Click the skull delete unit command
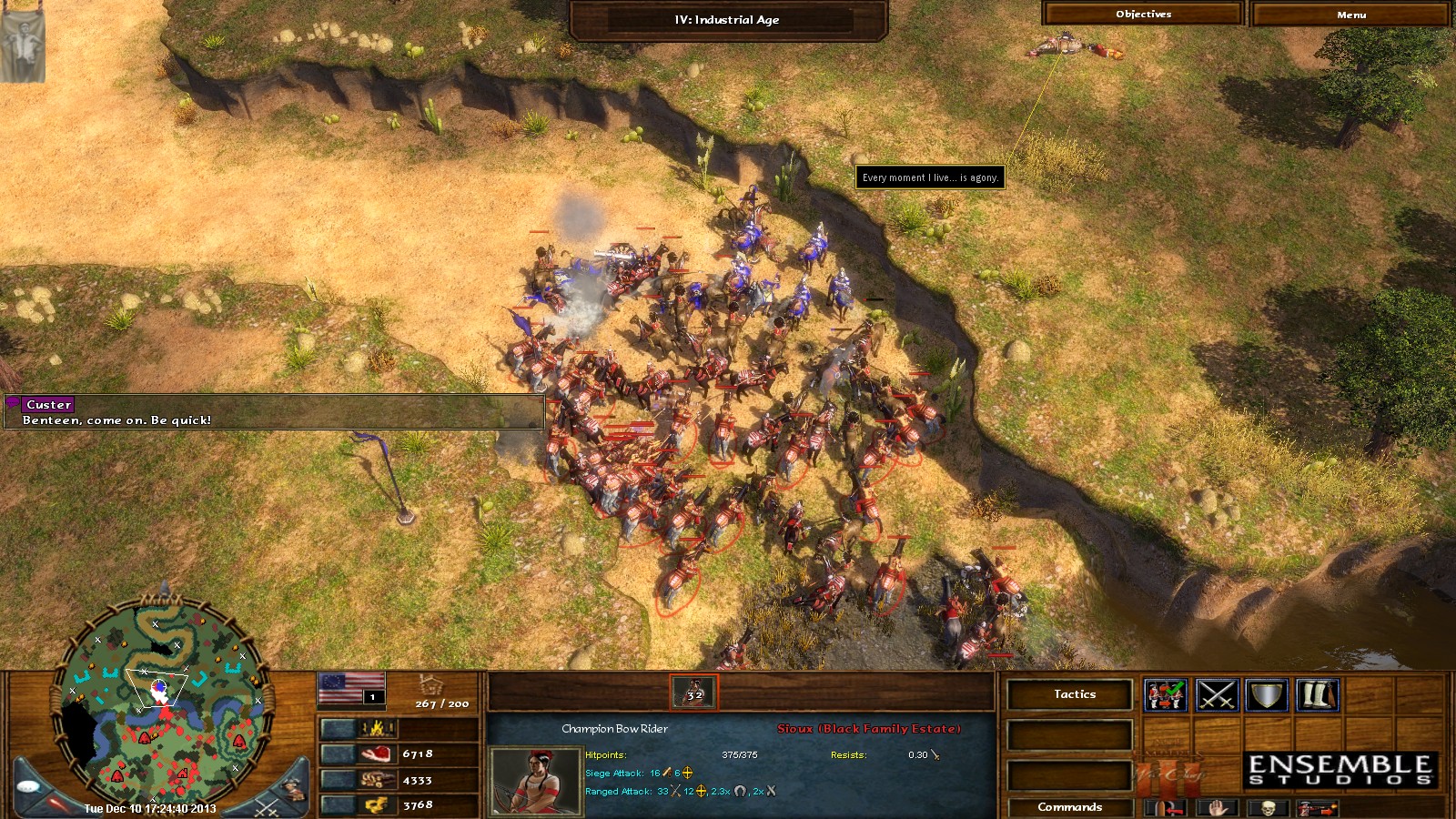1456x819 pixels. coord(1267,807)
